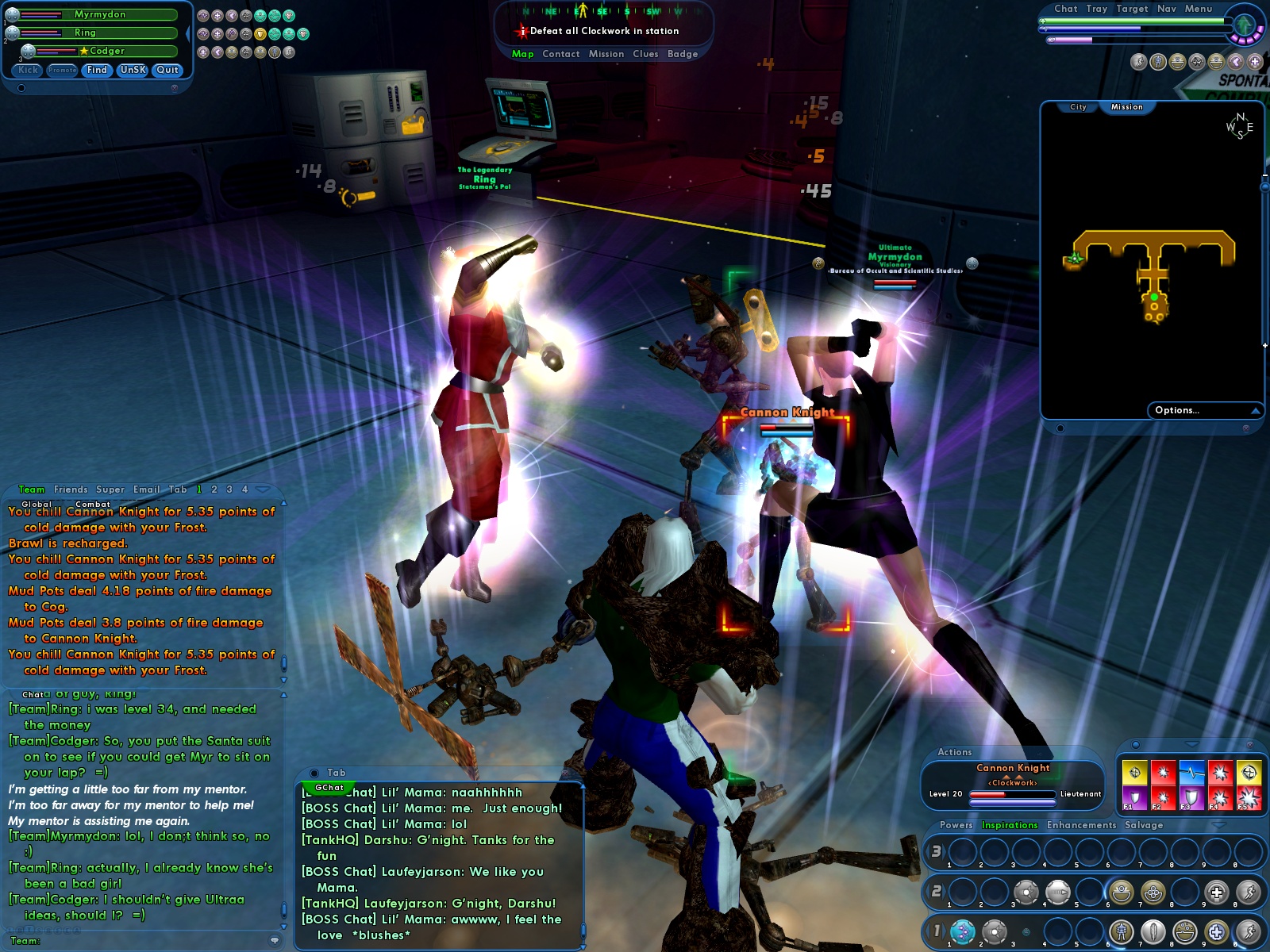Use the Find button in the team window
Viewport: 1270px width, 952px height.
coord(97,70)
